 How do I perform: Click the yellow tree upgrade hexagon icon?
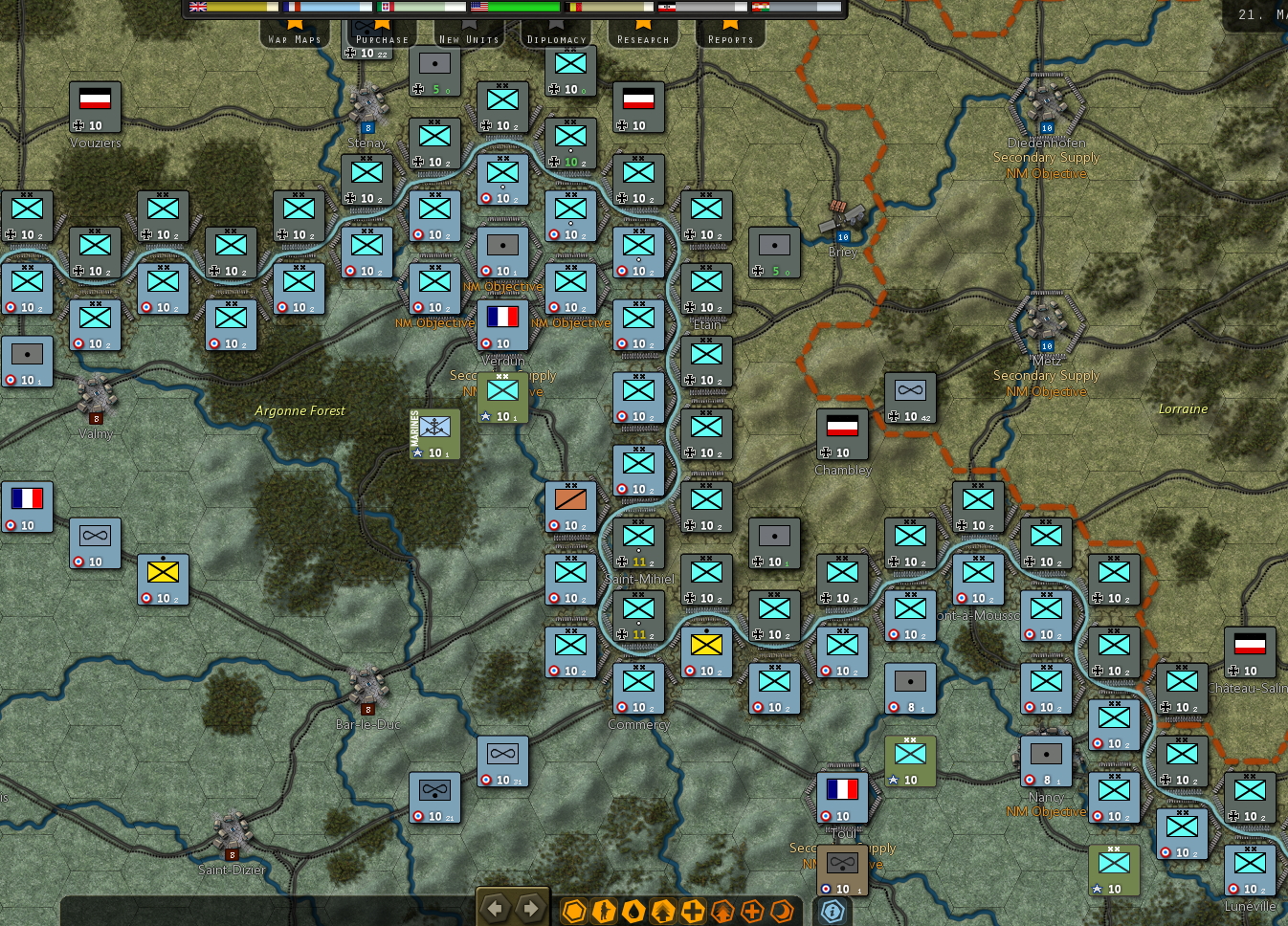pyautogui.click(x=663, y=910)
